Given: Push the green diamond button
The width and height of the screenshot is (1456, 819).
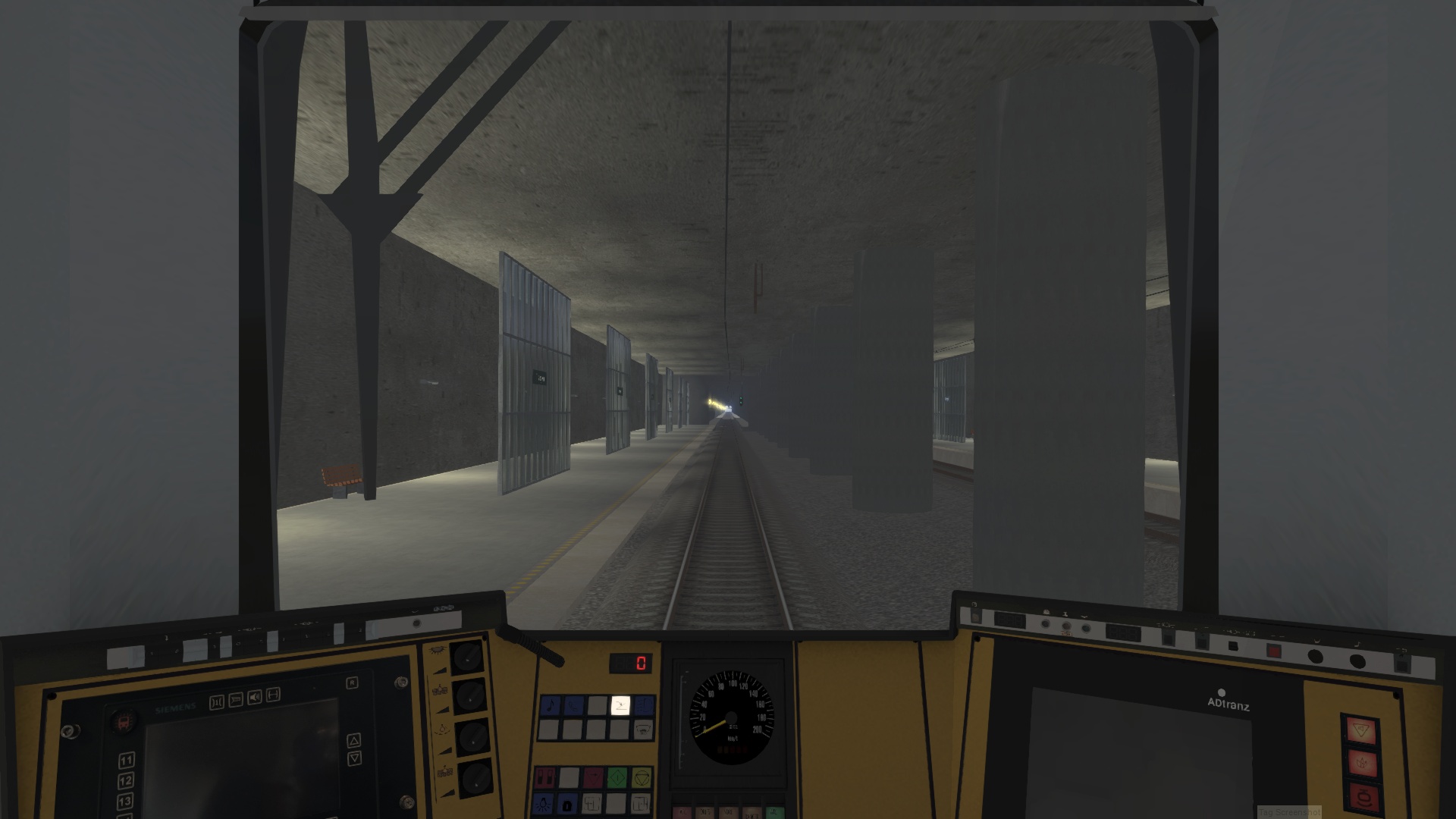Looking at the screenshot, I should coord(617,777).
